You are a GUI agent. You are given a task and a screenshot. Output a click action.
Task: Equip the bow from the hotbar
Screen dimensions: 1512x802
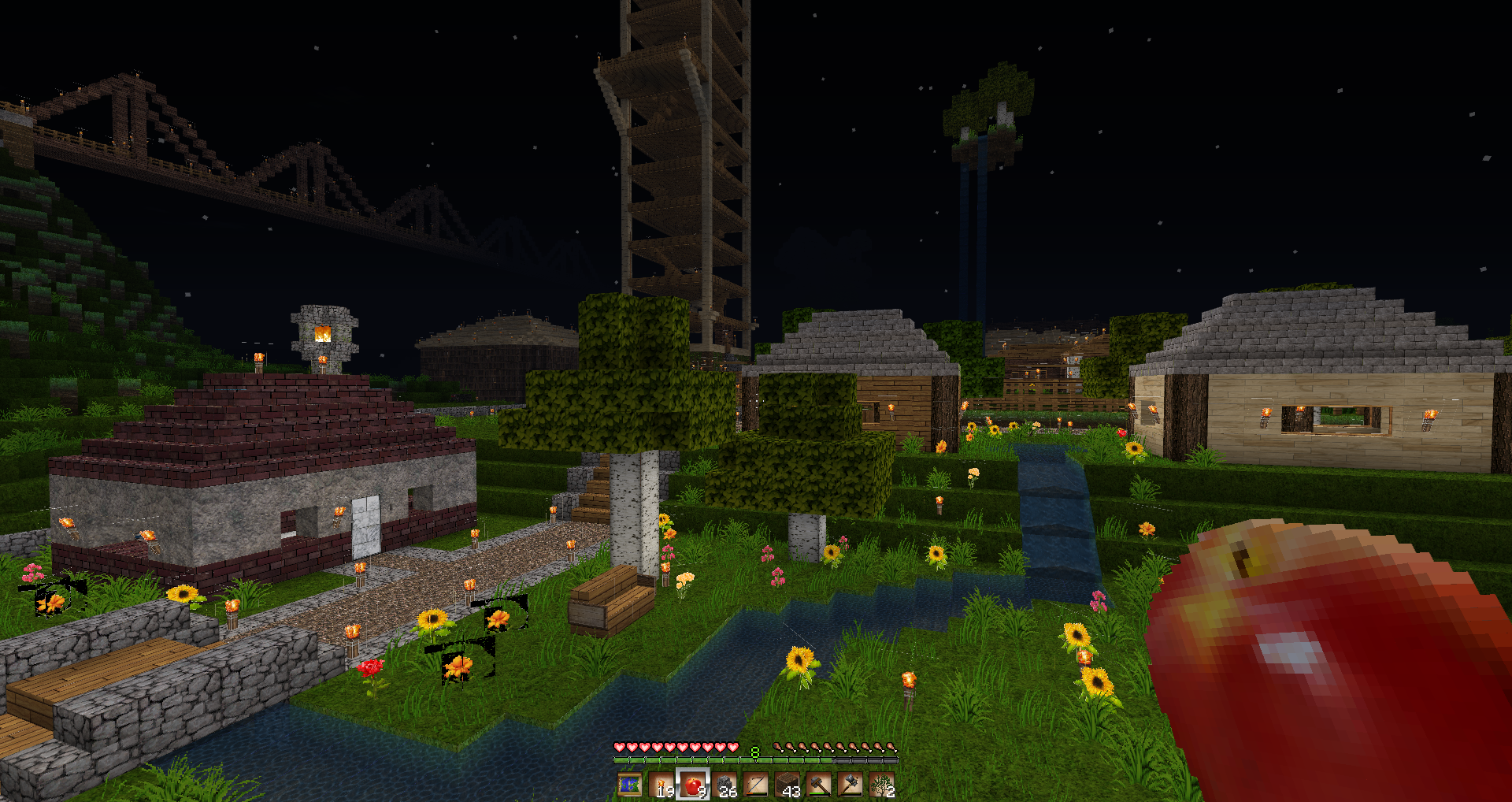pos(756,785)
